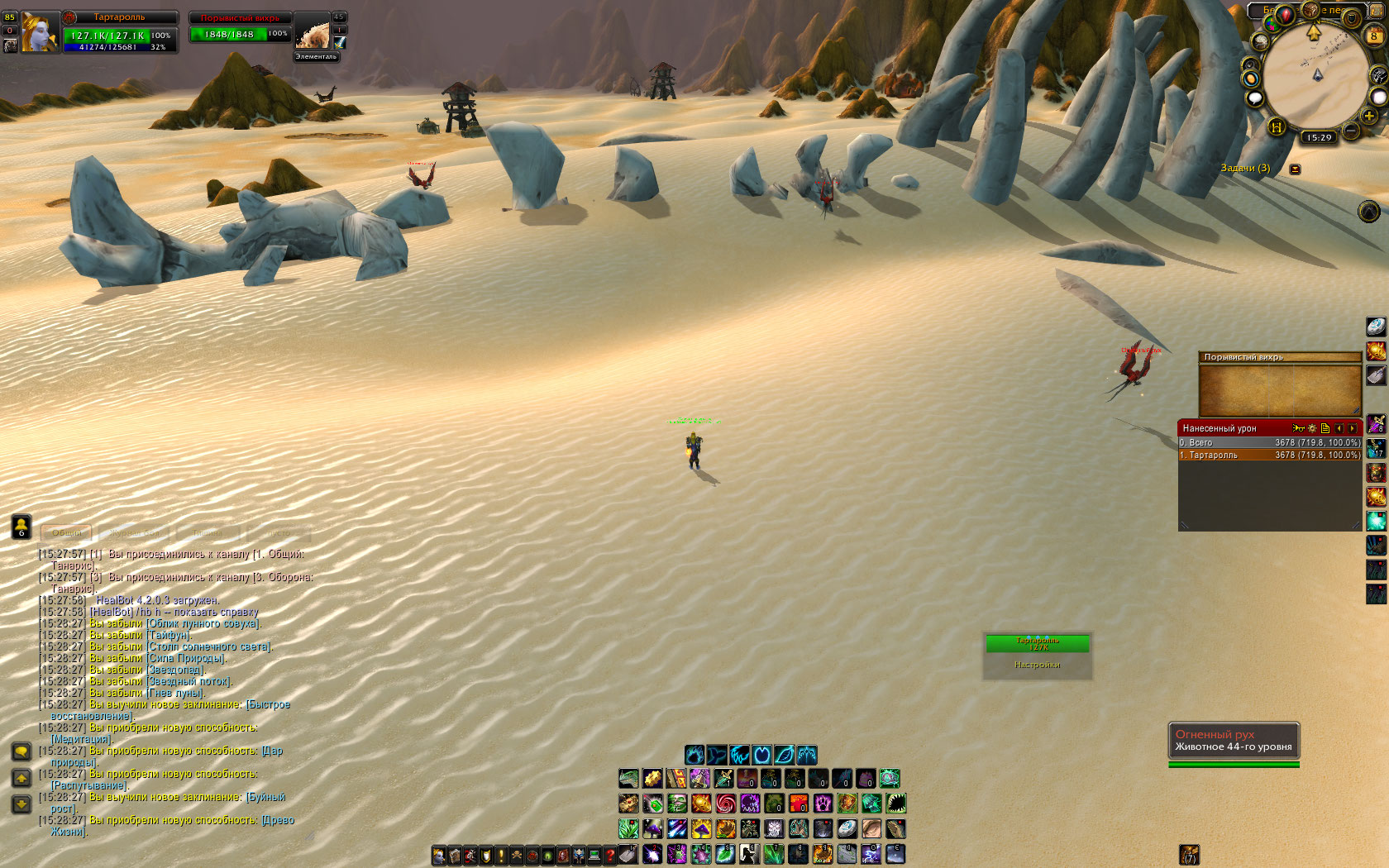The height and width of the screenshot is (868, 1389).
Task: Open the chat menu speech bubble button
Action: (21, 751)
